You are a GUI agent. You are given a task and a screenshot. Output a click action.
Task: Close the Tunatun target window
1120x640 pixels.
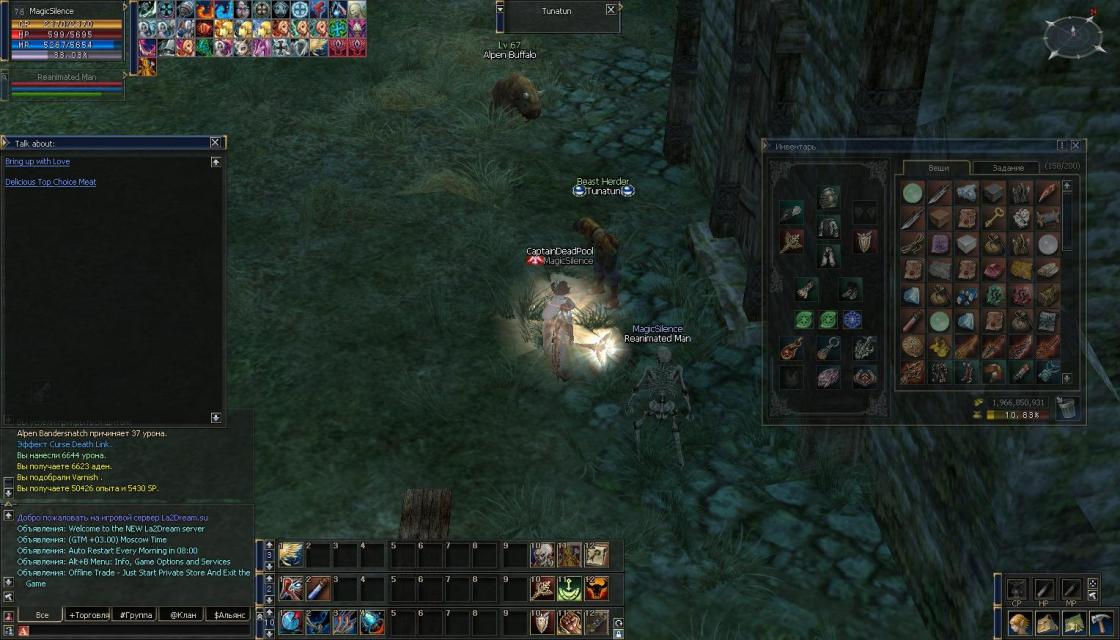(611, 10)
